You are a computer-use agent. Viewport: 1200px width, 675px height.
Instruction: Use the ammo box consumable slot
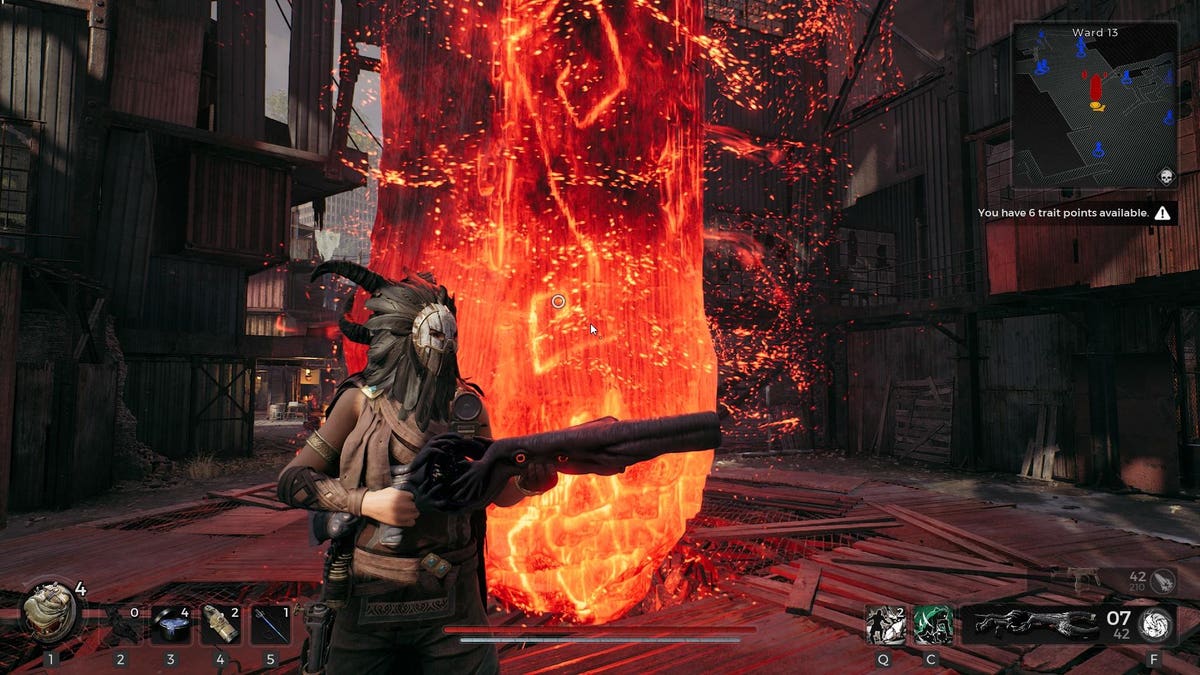pyautogui.click(x=221, y=624)
